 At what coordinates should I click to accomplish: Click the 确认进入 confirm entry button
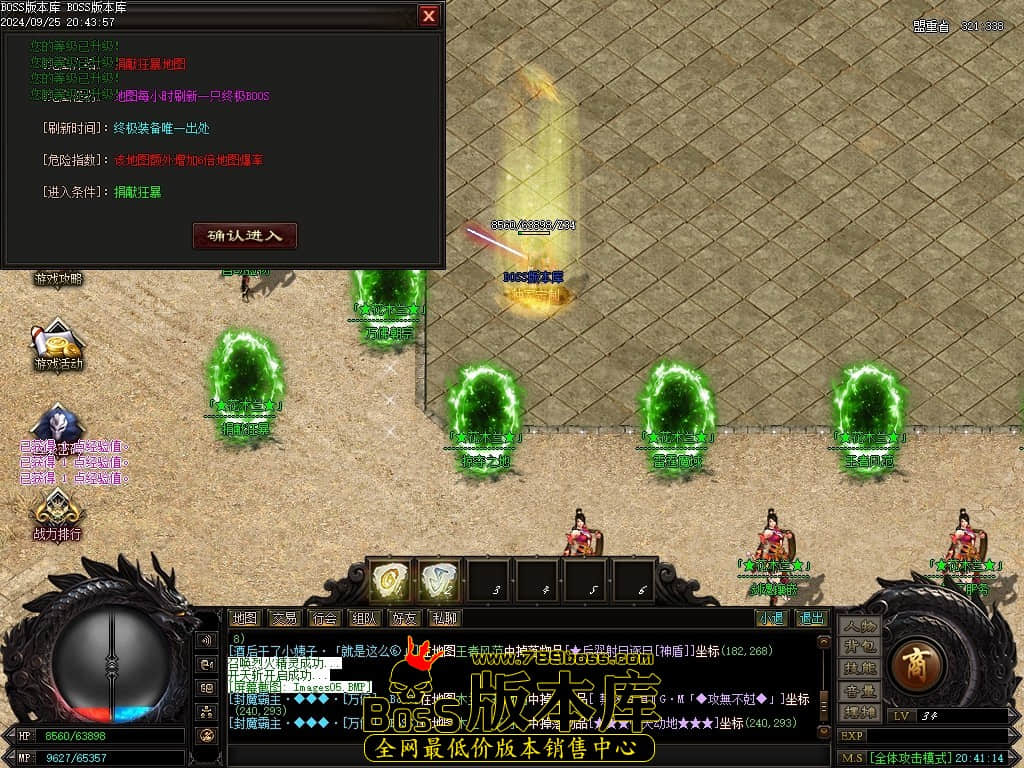click(x=245, y=236)
